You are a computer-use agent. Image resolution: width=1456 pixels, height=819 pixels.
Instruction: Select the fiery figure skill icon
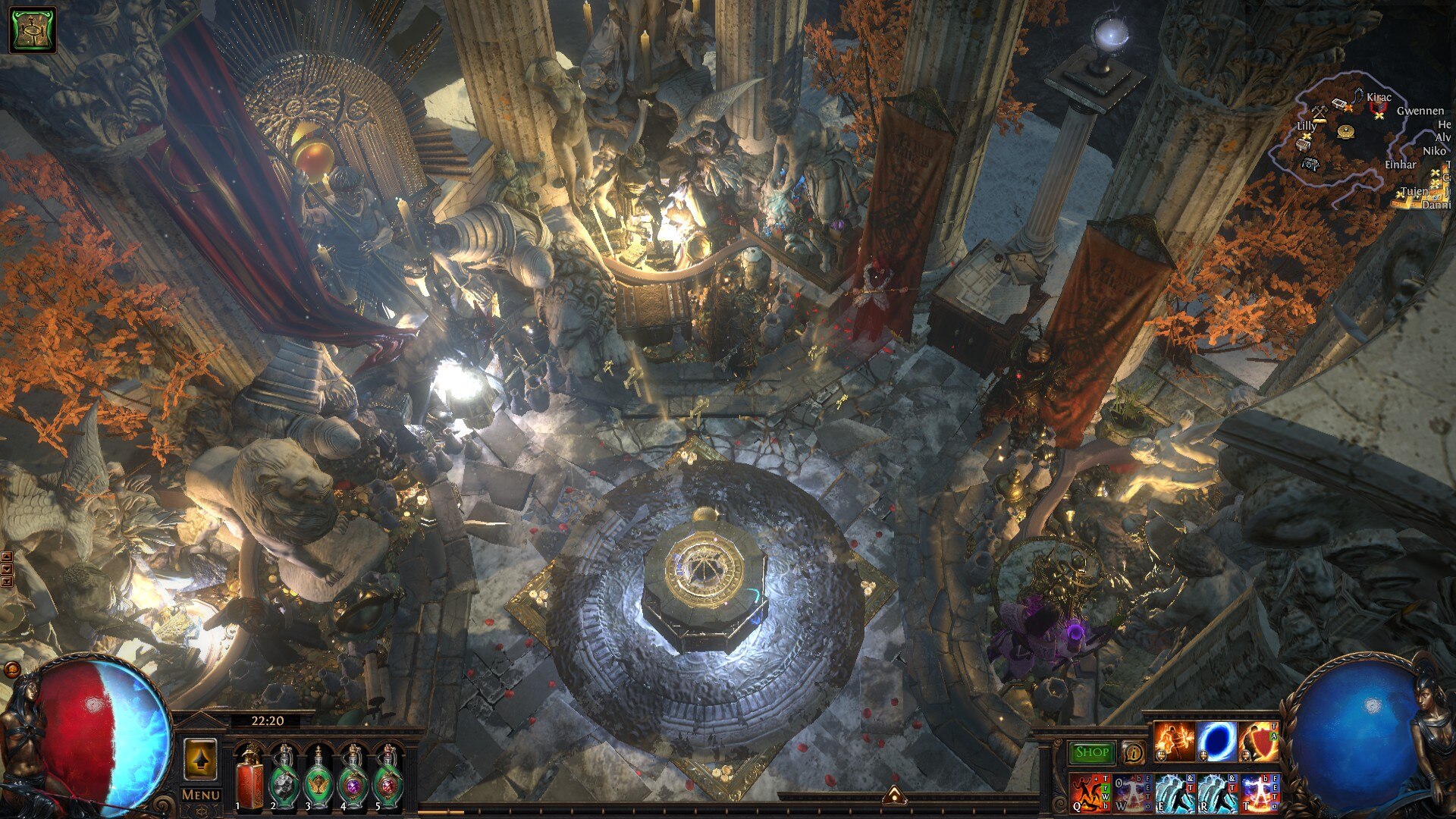1174,741
